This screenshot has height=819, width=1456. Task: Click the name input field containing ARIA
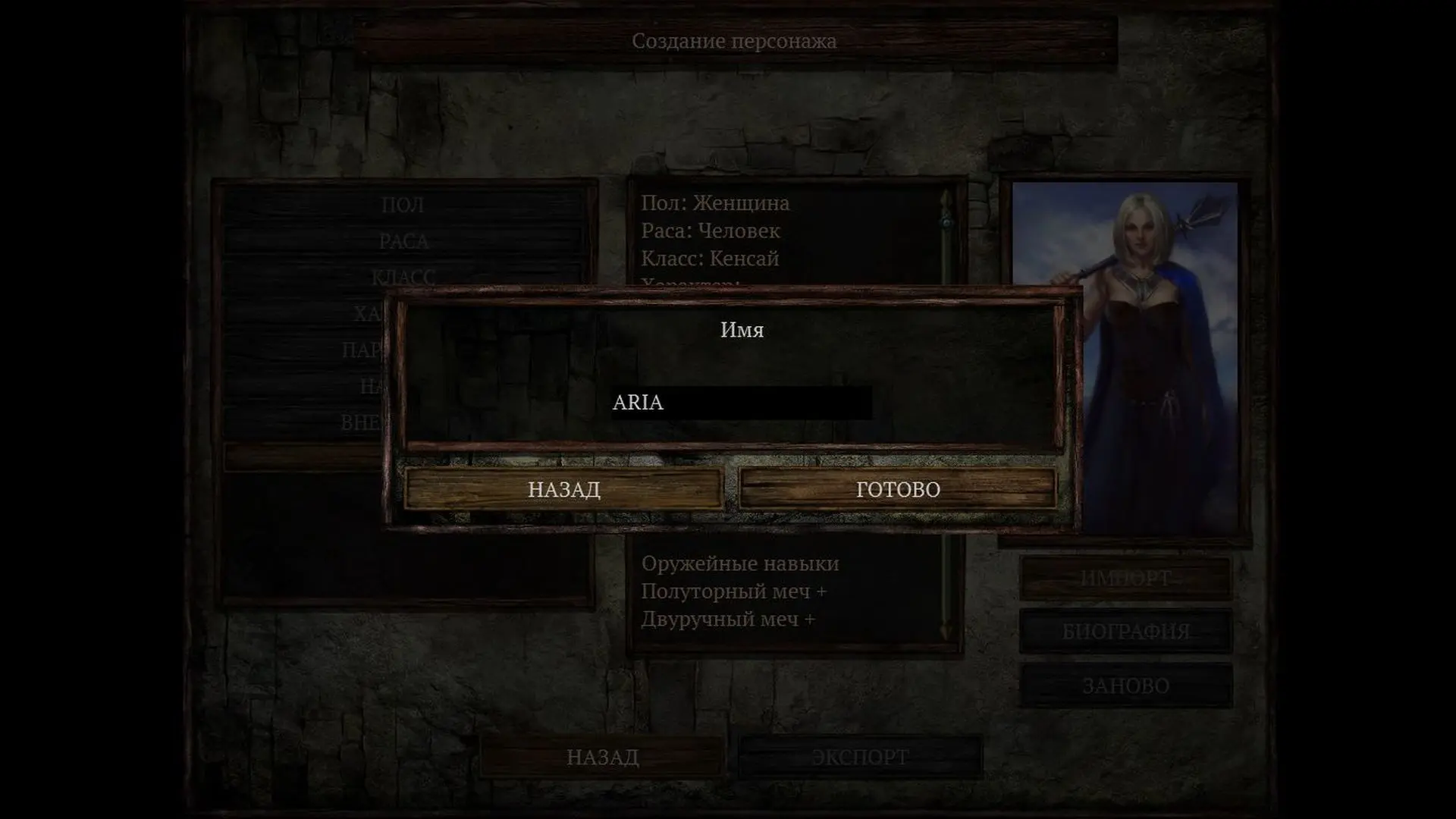tap(741, 403)
